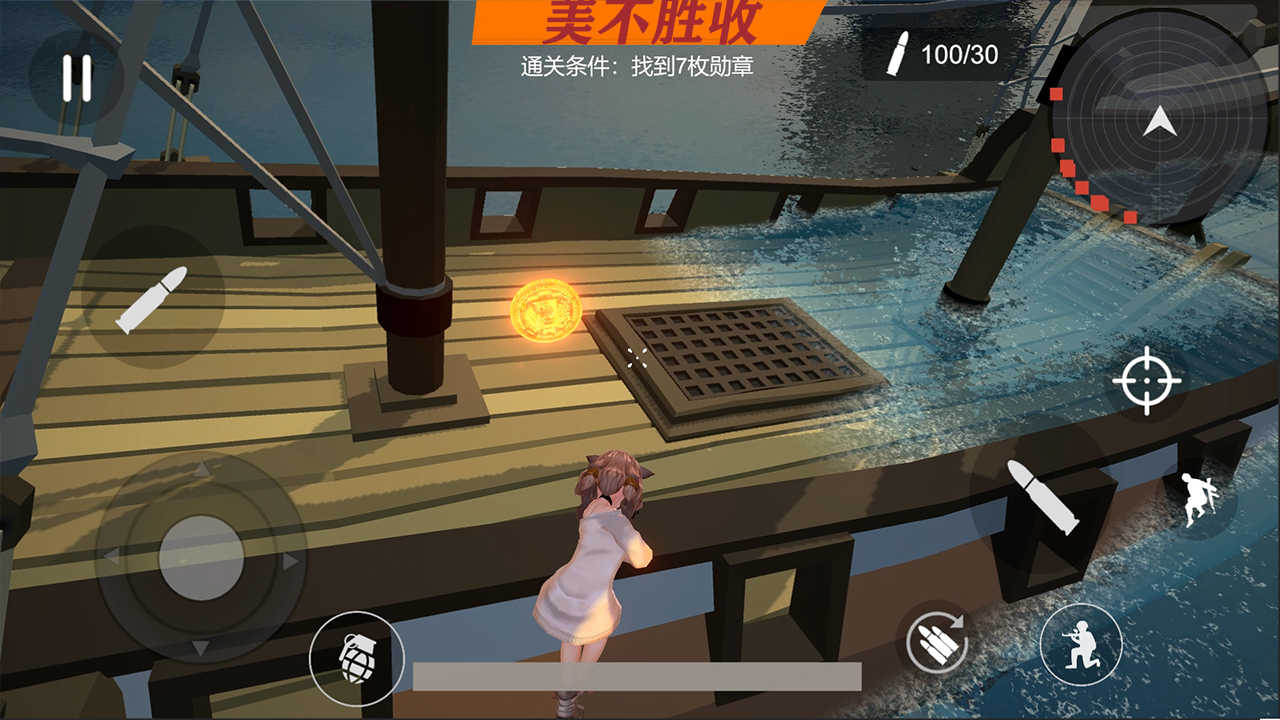Image resolution: width=1280 pixels, height=720 pixels.
Task: Tap the reload ammo icon
Action: tap(938, 643)
